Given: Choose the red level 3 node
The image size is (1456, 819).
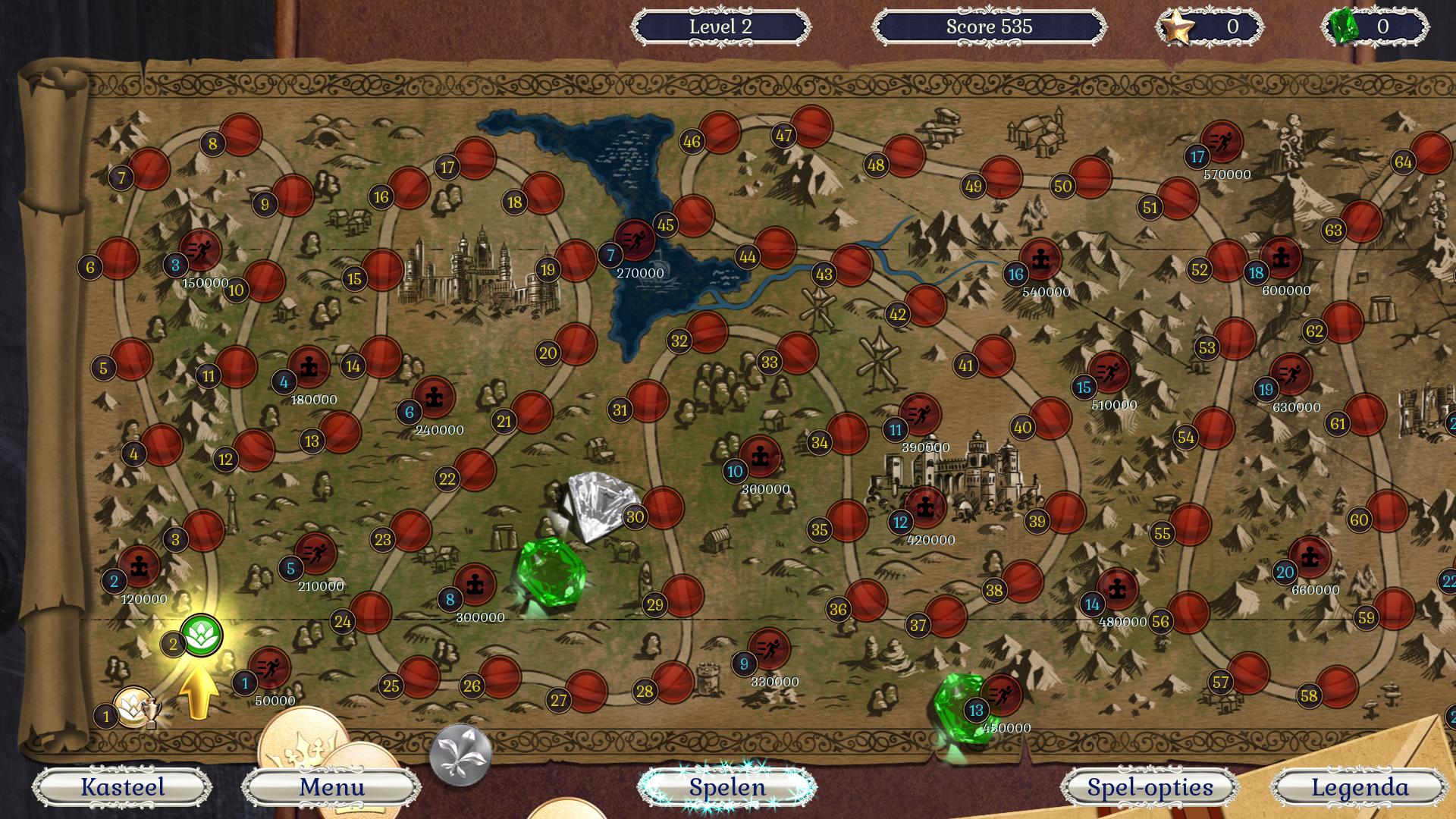Looking at the screenshot, I should [x=203, y=531].
